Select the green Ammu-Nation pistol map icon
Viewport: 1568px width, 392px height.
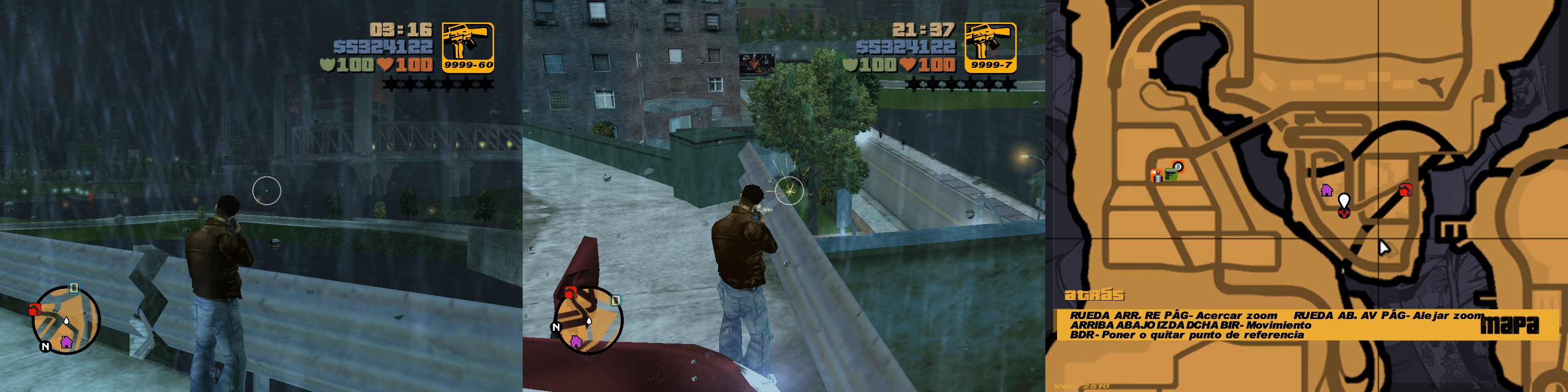point(1170,175)
